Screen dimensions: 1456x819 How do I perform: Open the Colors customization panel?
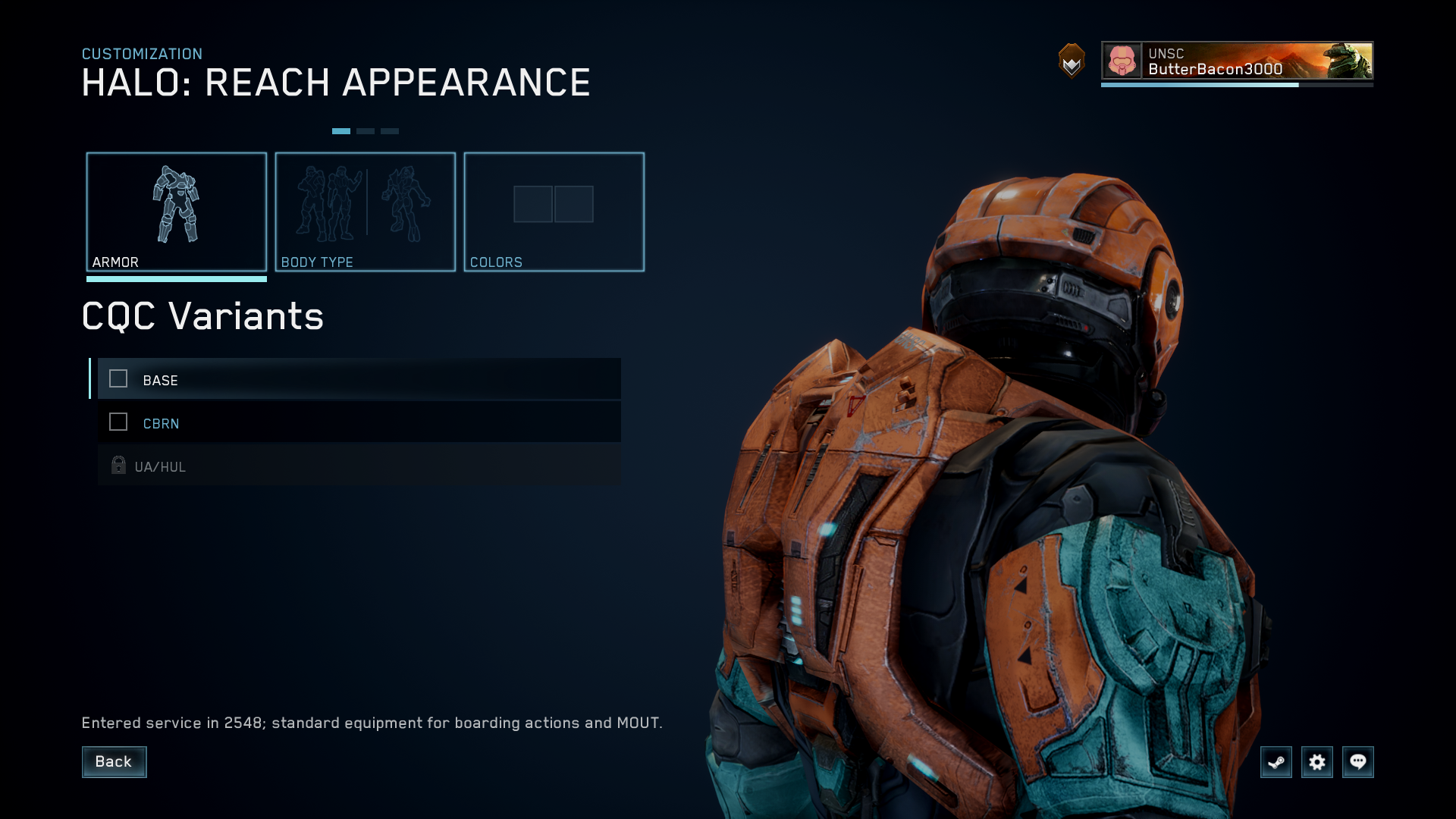[x=554, y=211]
